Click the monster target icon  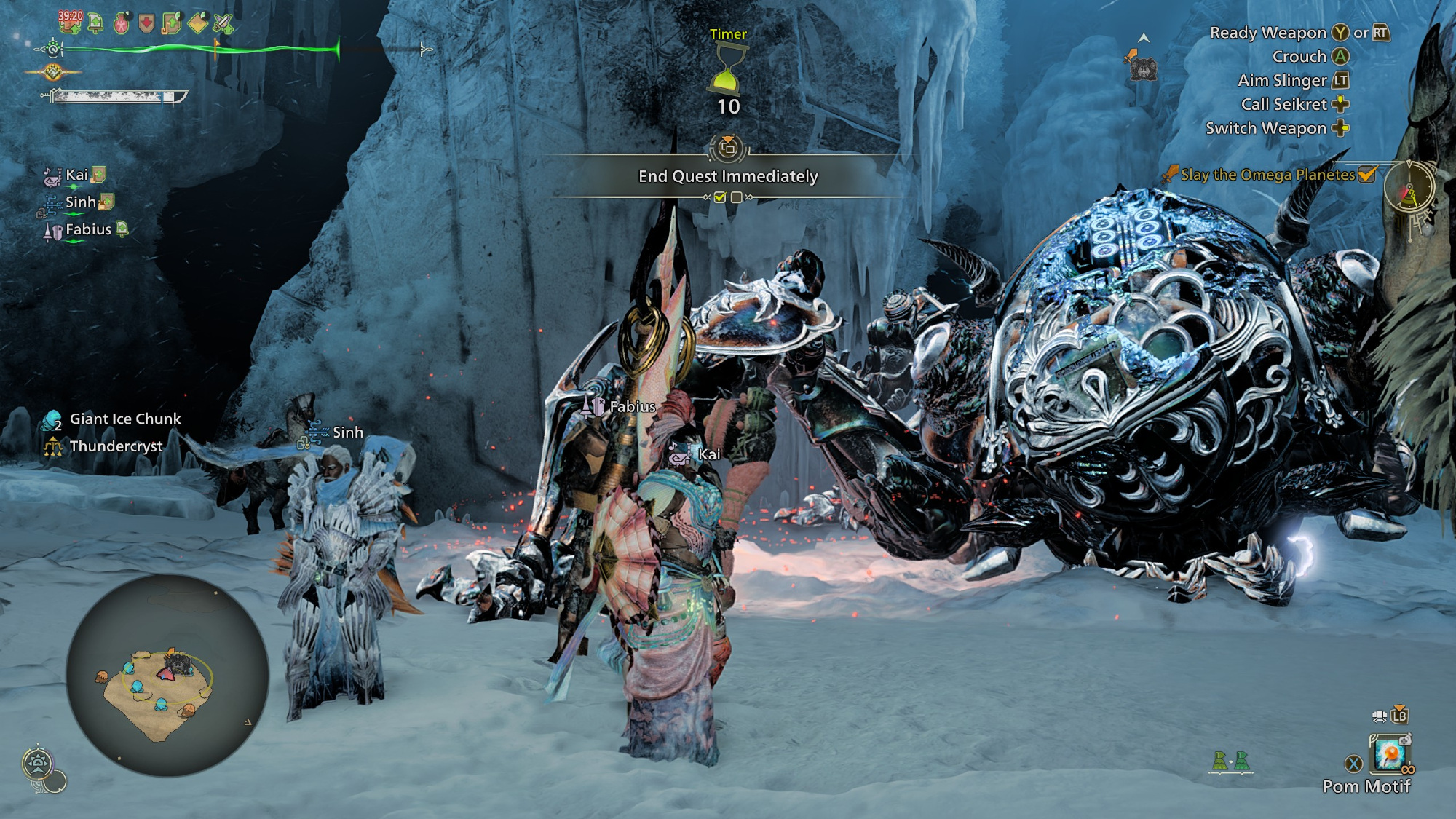pos(1142,66)
